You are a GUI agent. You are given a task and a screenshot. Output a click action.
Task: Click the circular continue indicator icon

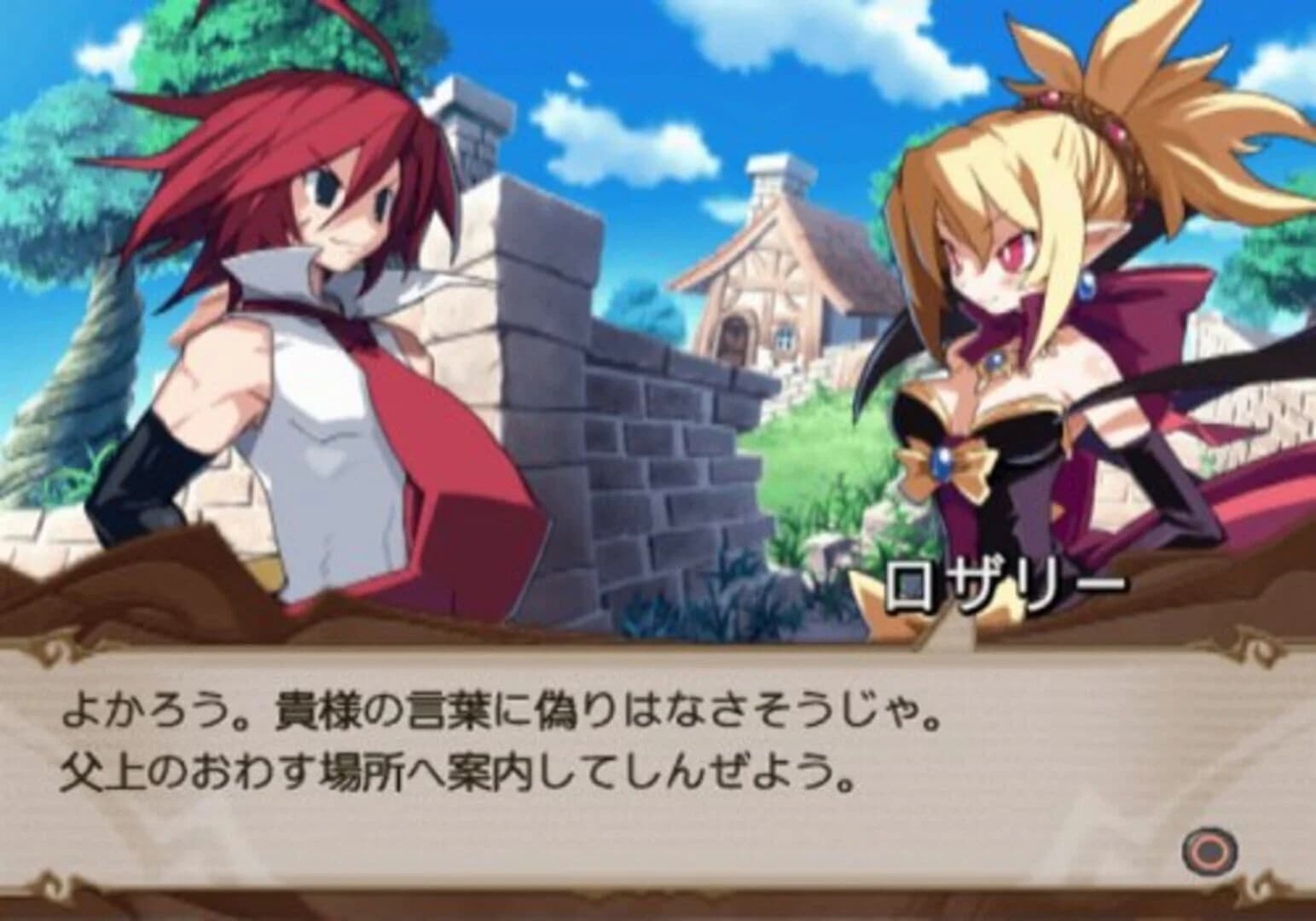pyautogui.click(x=1208, y=851)
